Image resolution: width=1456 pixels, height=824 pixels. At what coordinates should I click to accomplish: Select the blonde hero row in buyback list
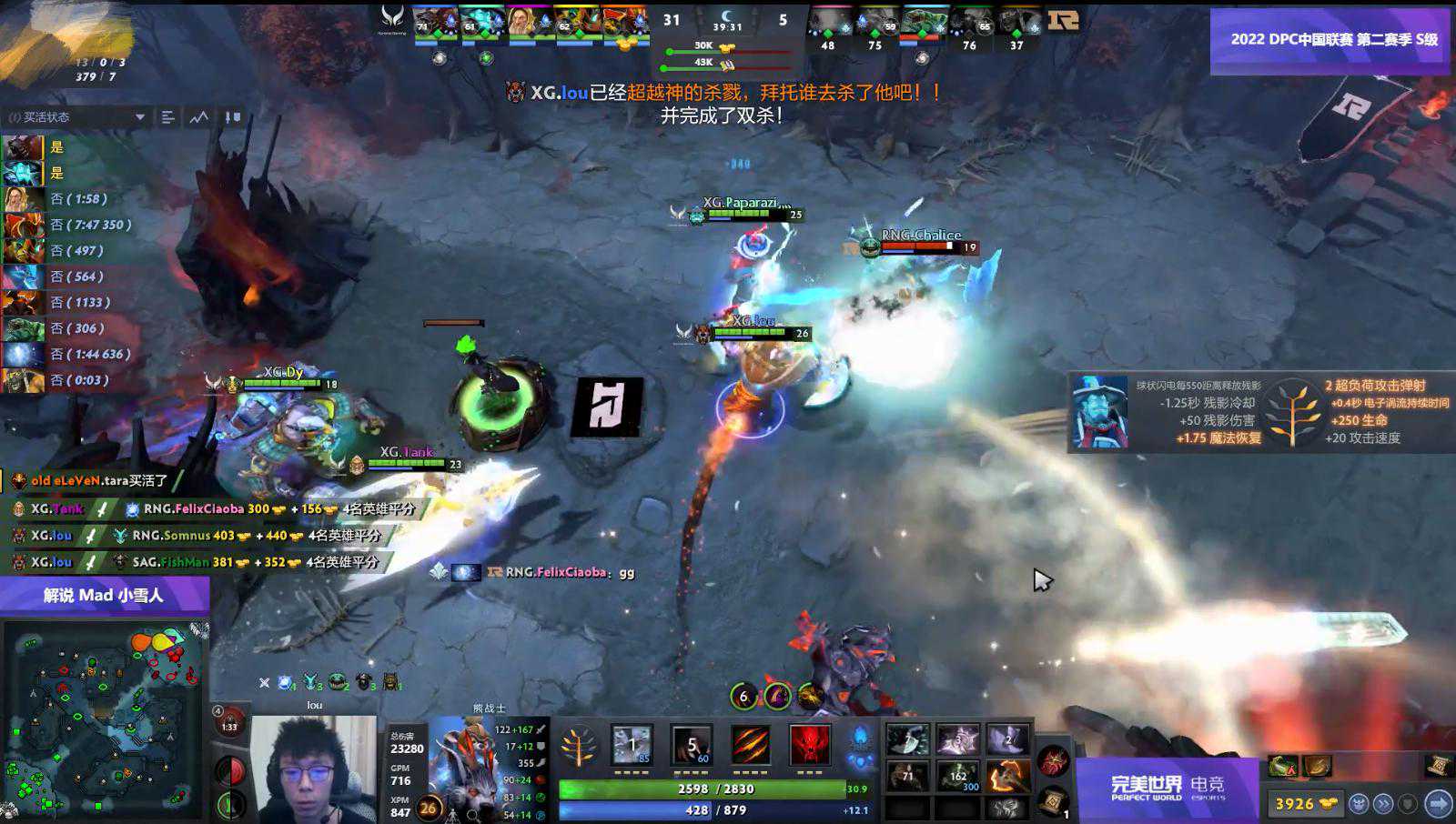tap(24, 199)
